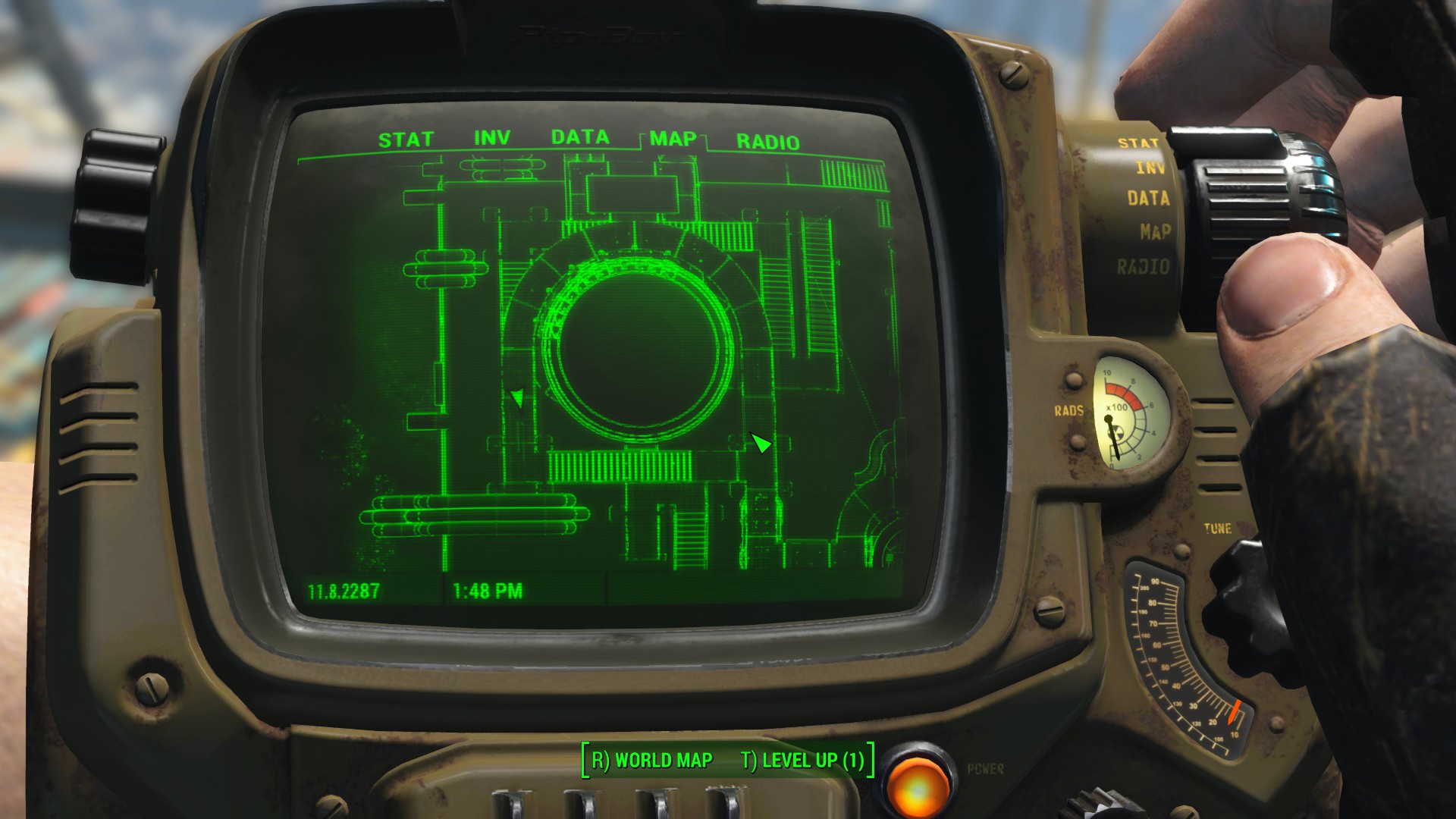
Task: Select the DATA tab
Action: 580,137
